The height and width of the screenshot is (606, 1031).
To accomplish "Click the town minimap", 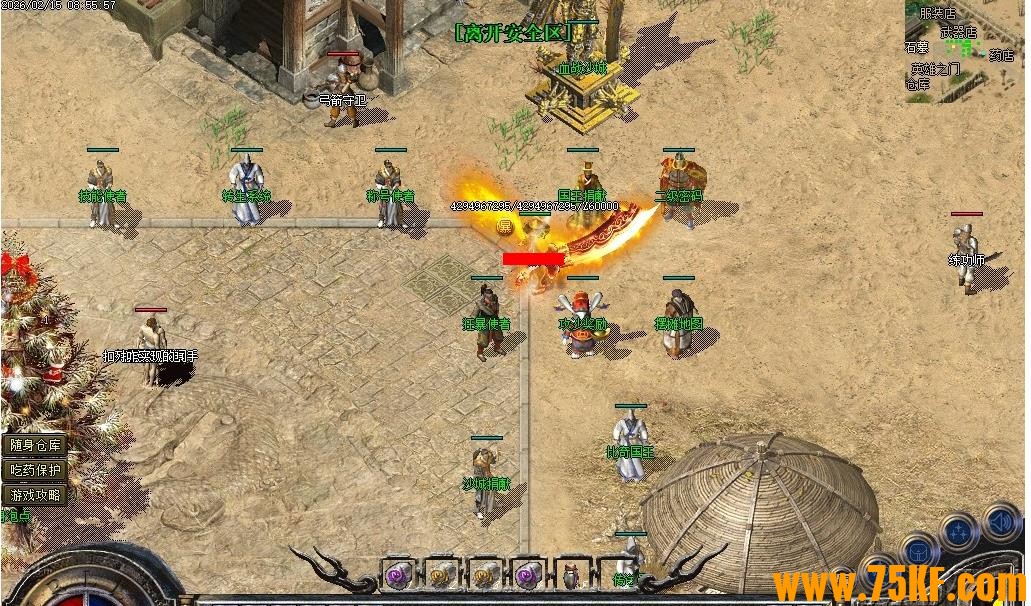I will tap(964, 50).
